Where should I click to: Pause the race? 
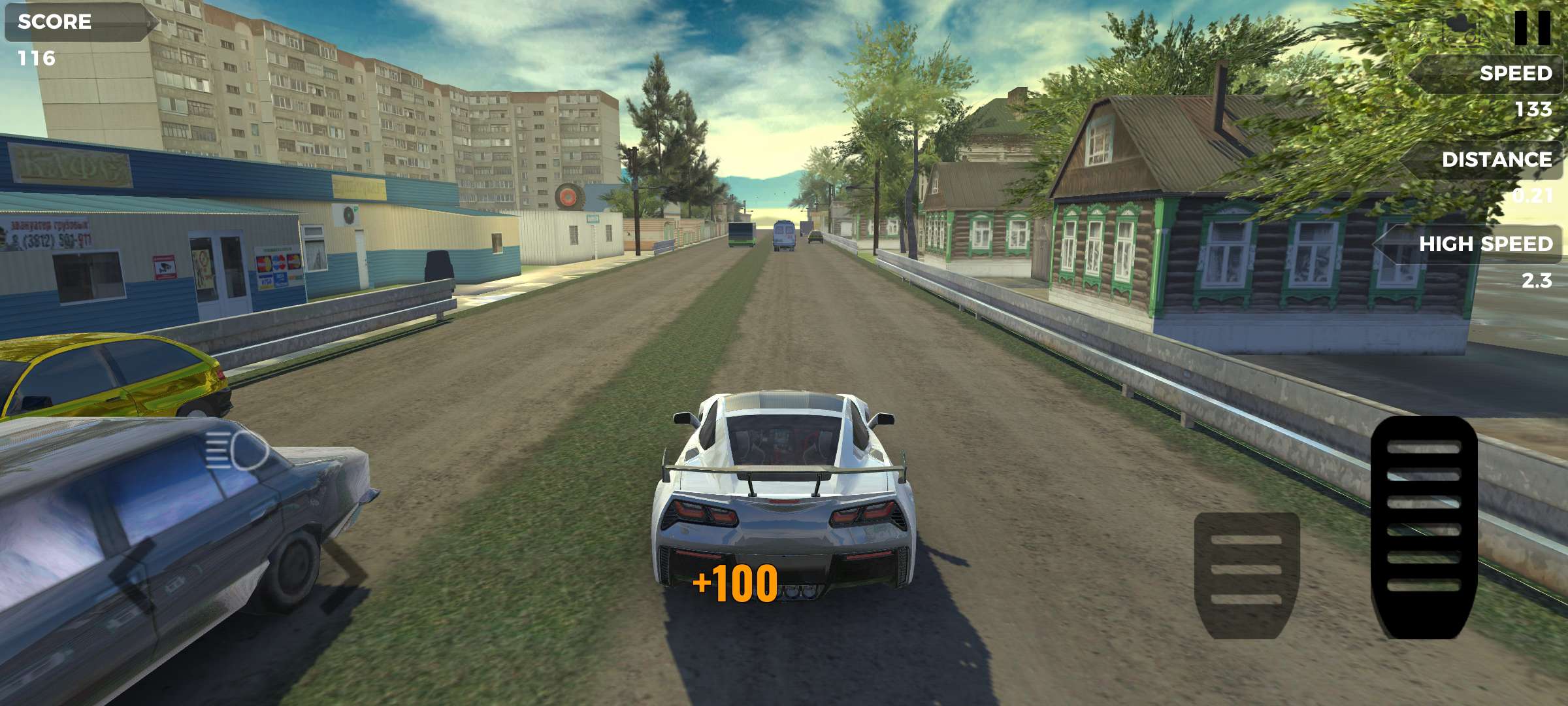[x=1531, y=27]
